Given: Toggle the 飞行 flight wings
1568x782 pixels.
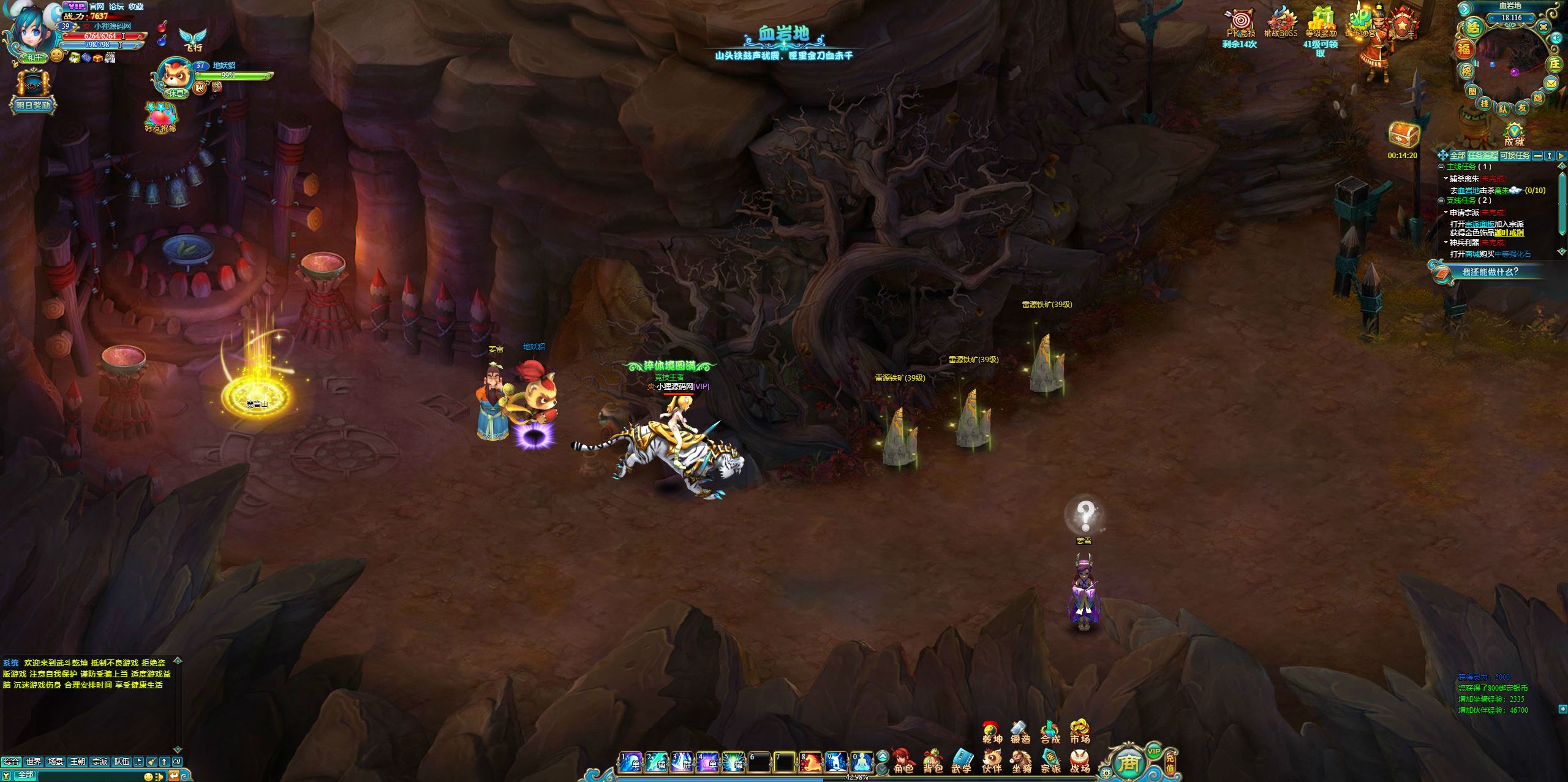Looking at the screenshot, I should 192,39.
